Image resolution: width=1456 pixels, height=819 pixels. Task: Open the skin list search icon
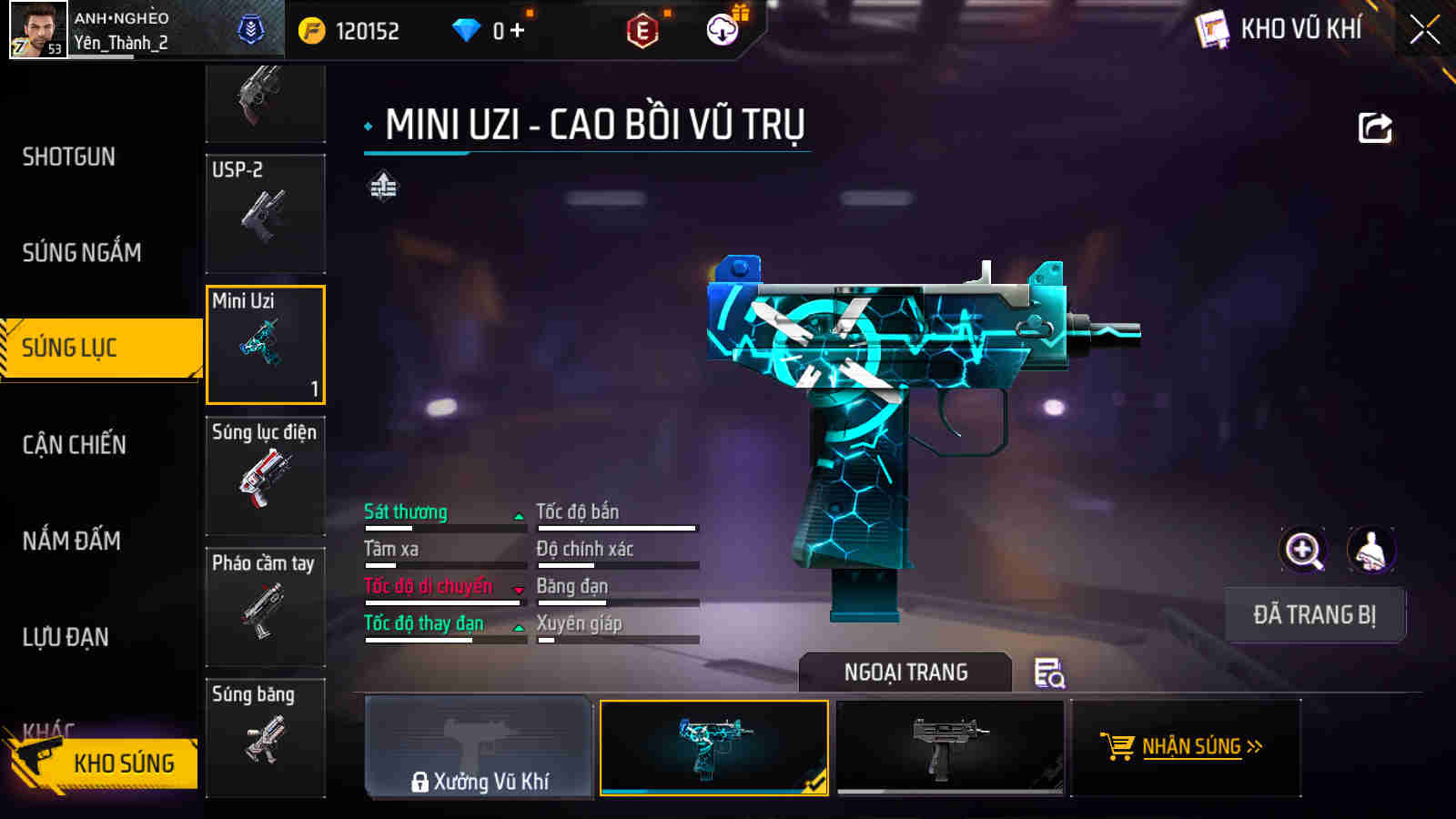click(x=1049, y=673)
